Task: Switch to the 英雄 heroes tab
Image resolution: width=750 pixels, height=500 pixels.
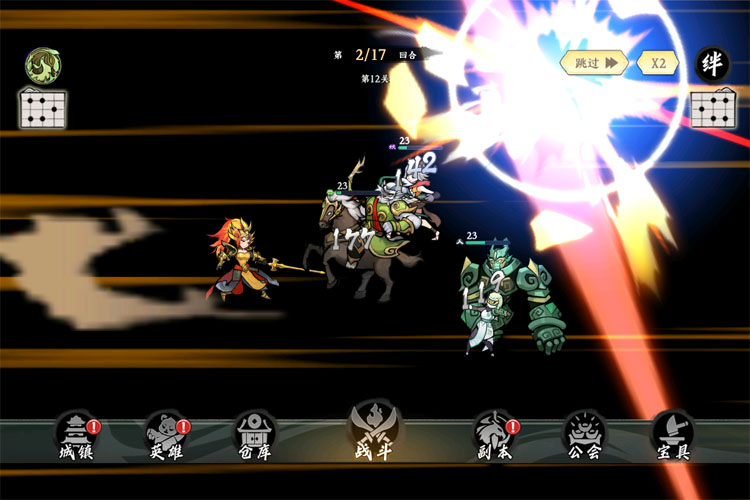Action: coord(165,435)
